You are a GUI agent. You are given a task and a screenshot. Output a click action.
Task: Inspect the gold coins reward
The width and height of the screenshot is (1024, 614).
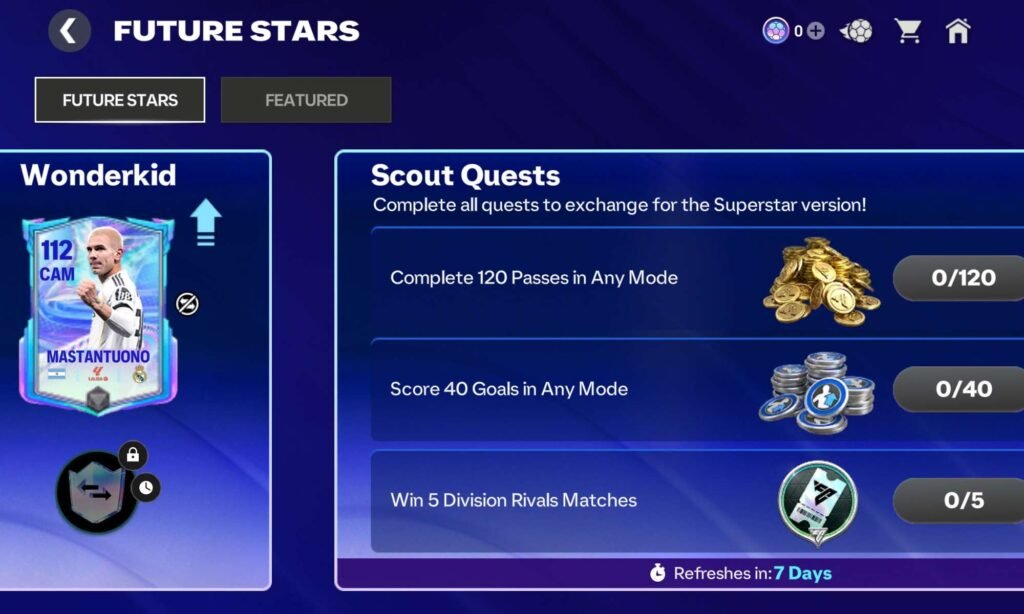821,279
